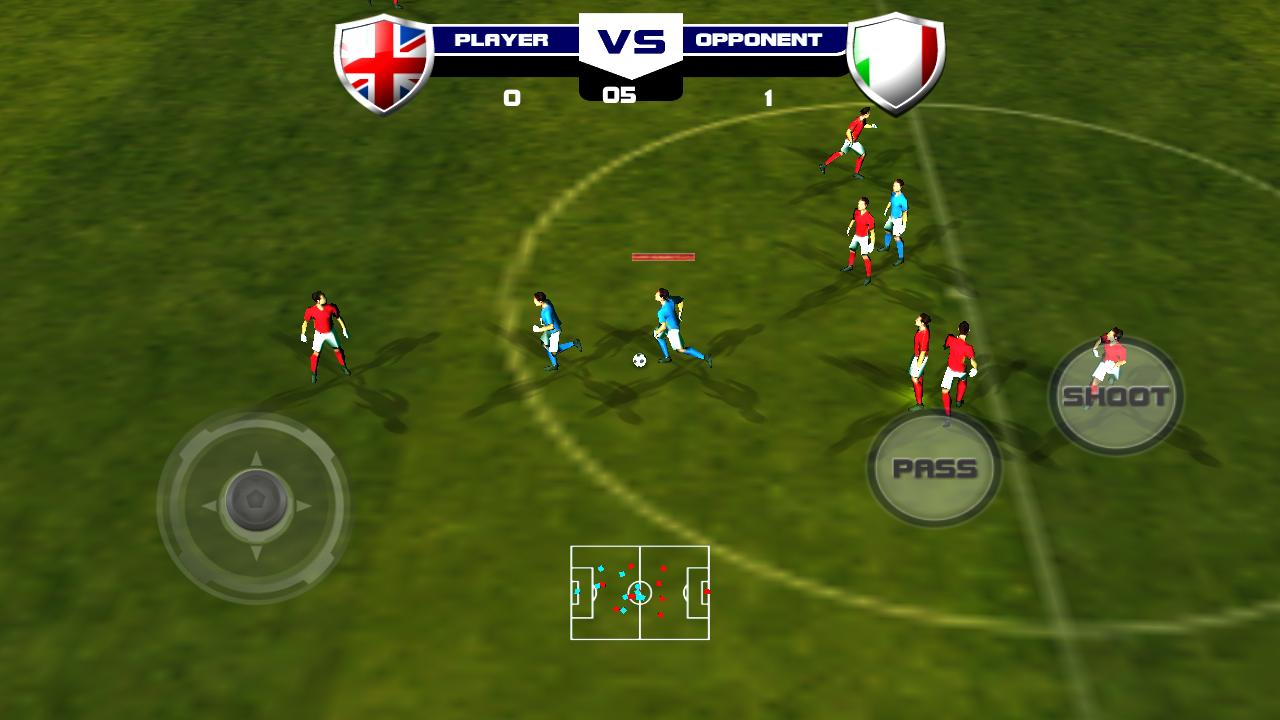The image size is (1280, 720).
Task: Tap the red stamina bar above midfield
Action: coord(662,257)
